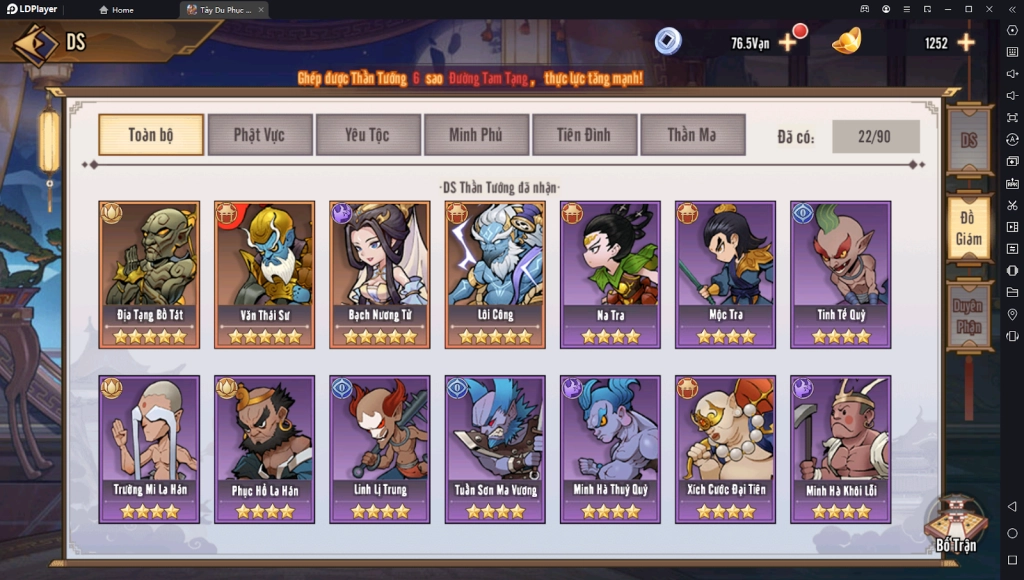Open the Bố Trận formation button

(x=956, y=524)
